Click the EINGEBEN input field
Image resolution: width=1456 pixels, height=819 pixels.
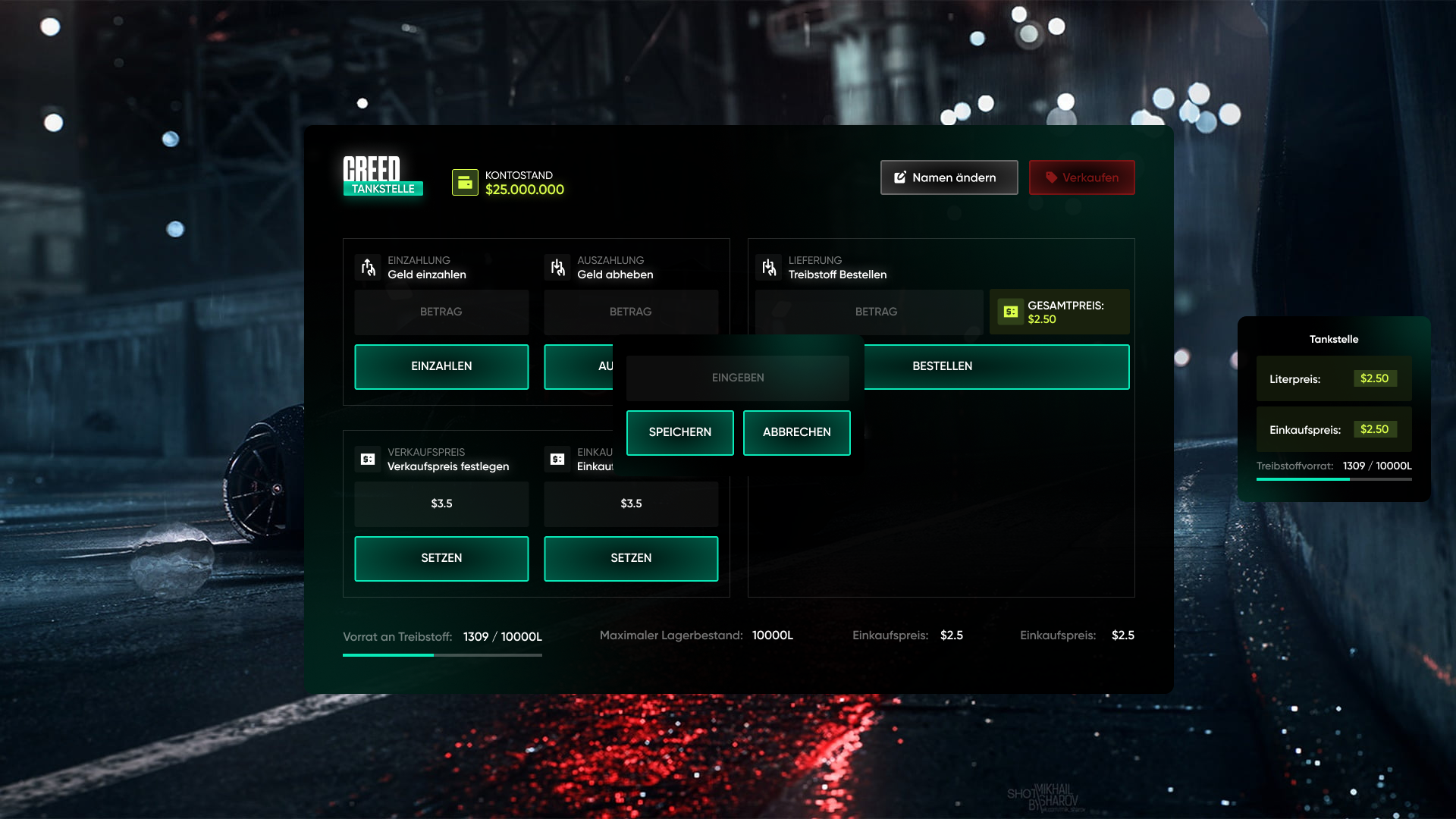click(x=737, y=377)
